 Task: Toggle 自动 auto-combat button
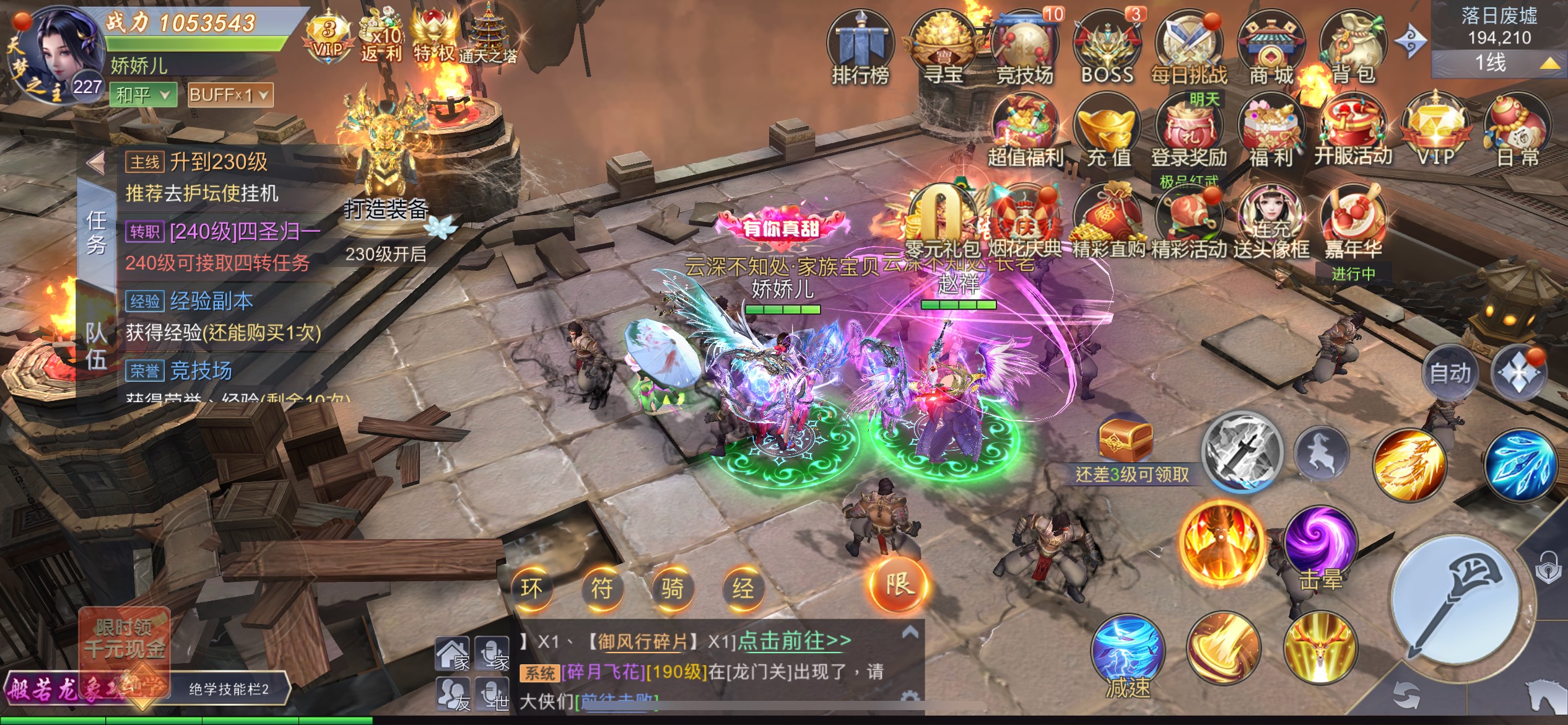coord(1450,373)
